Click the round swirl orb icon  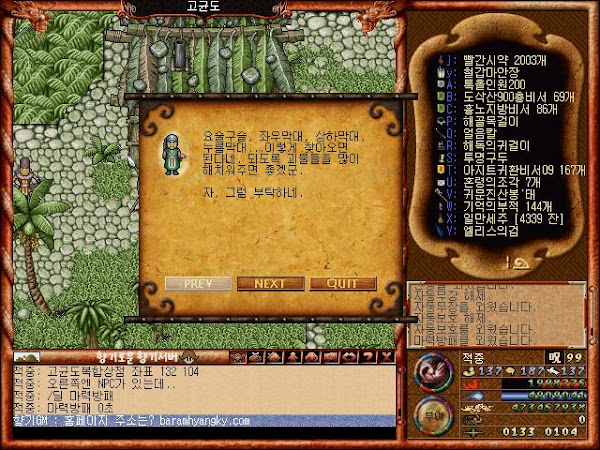click(x=433, y=369)
